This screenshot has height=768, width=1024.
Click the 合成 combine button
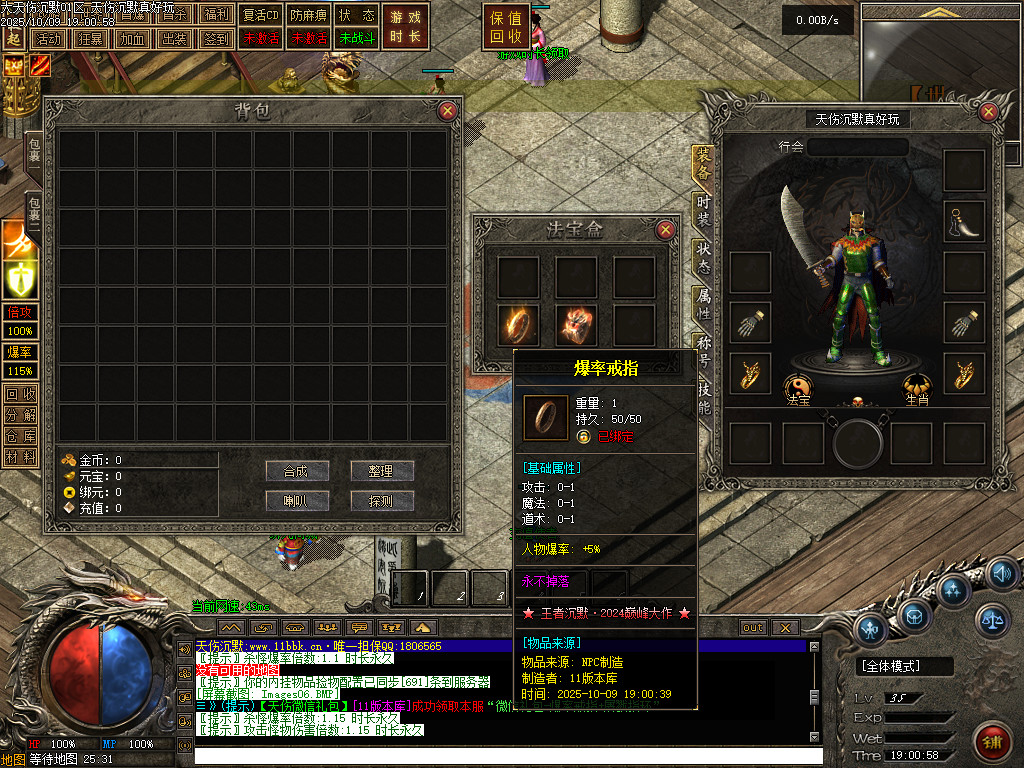(297, 471)
